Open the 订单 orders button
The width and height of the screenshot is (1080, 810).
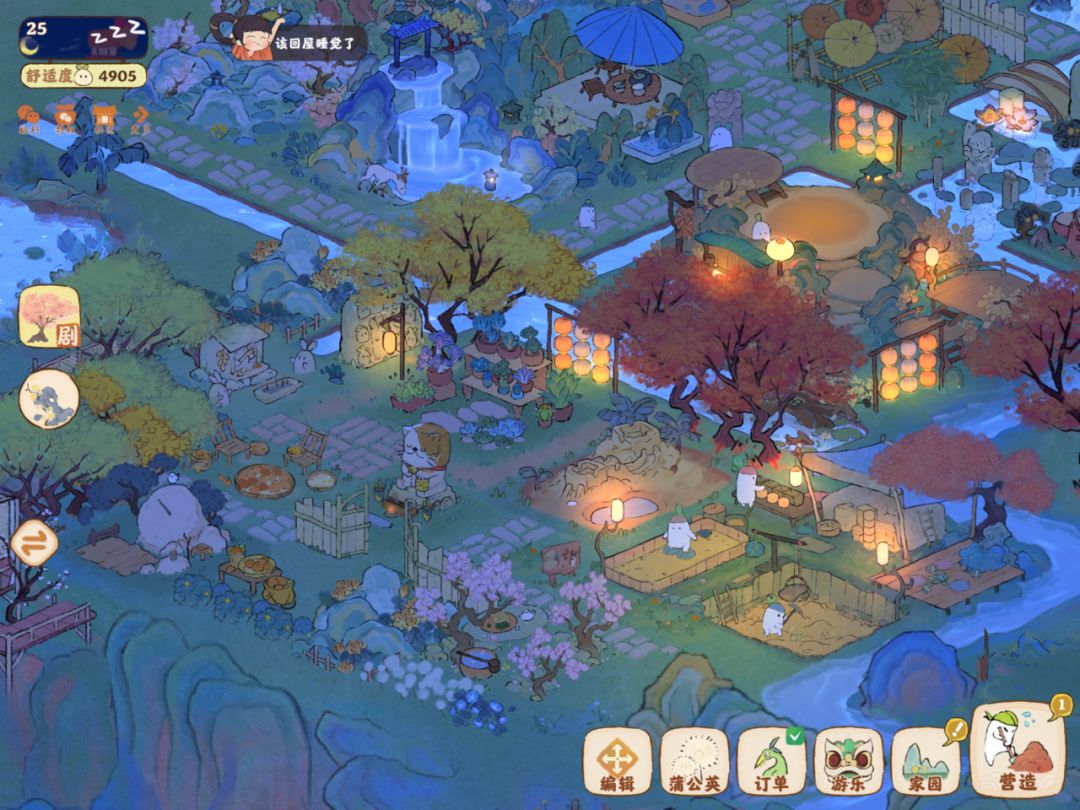pyautogui.click(x=771, y=761)
